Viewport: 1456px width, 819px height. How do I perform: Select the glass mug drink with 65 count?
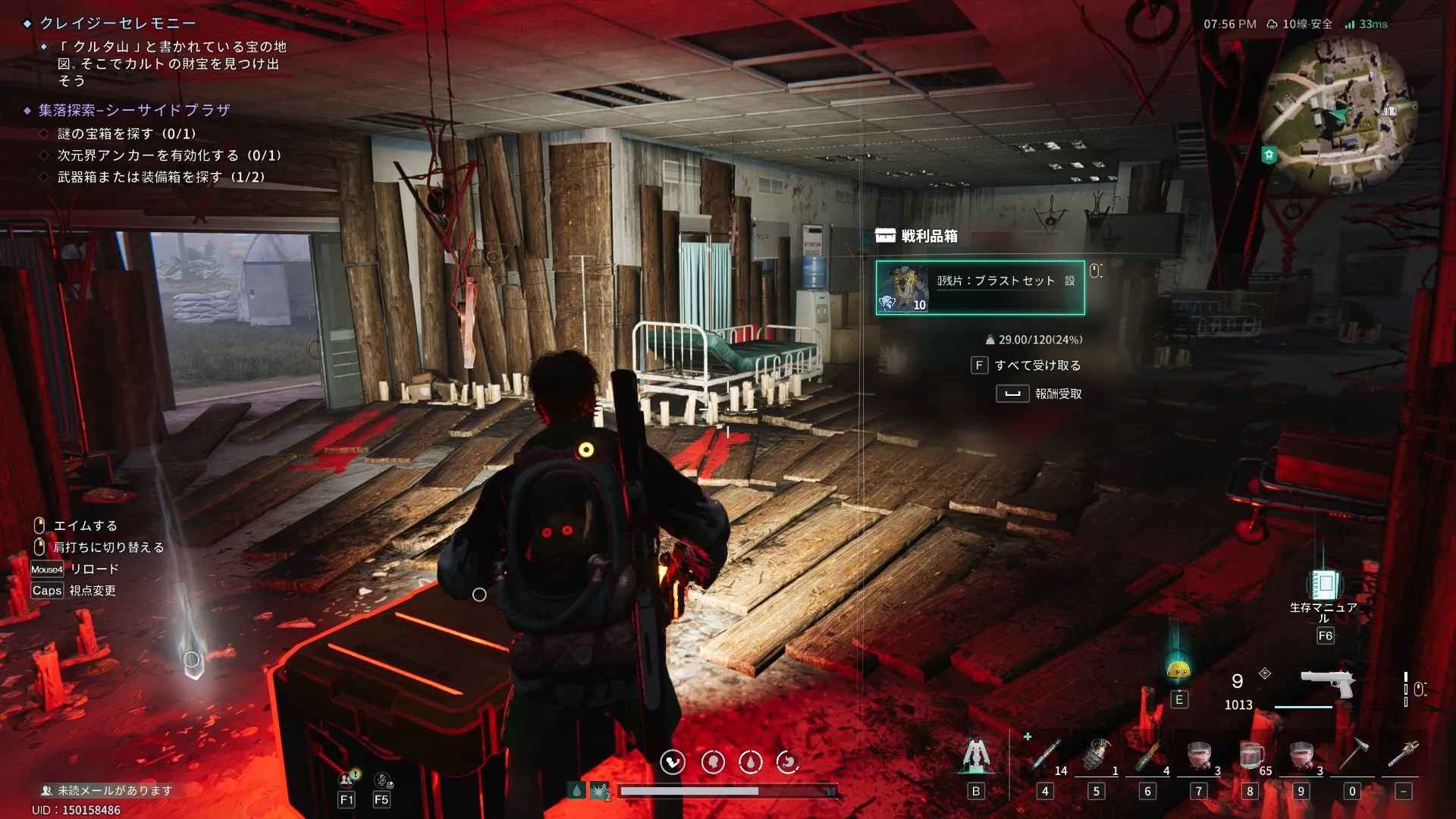pos(1250,756)
